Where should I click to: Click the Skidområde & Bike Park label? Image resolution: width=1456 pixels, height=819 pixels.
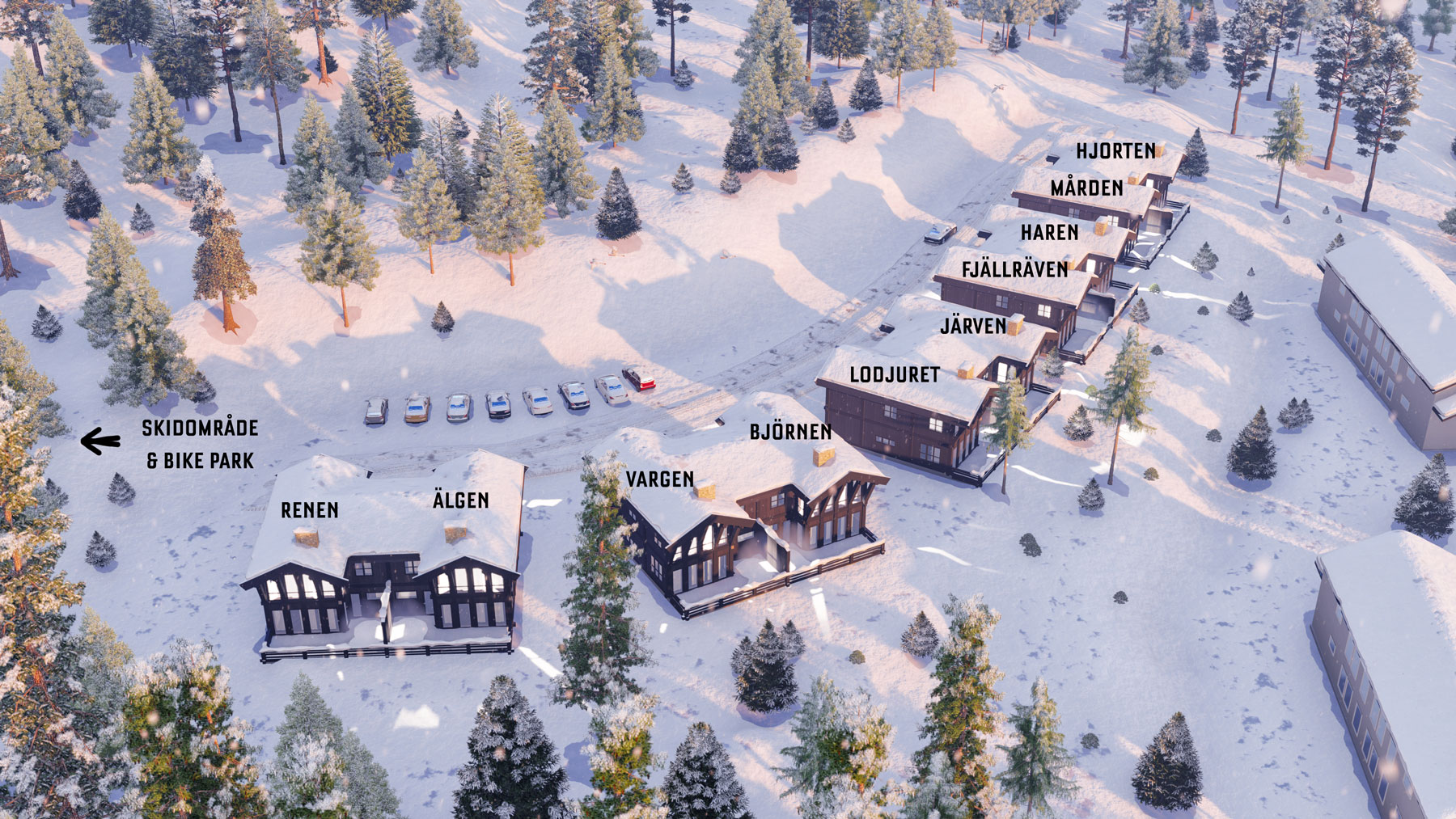pos(200,444)
